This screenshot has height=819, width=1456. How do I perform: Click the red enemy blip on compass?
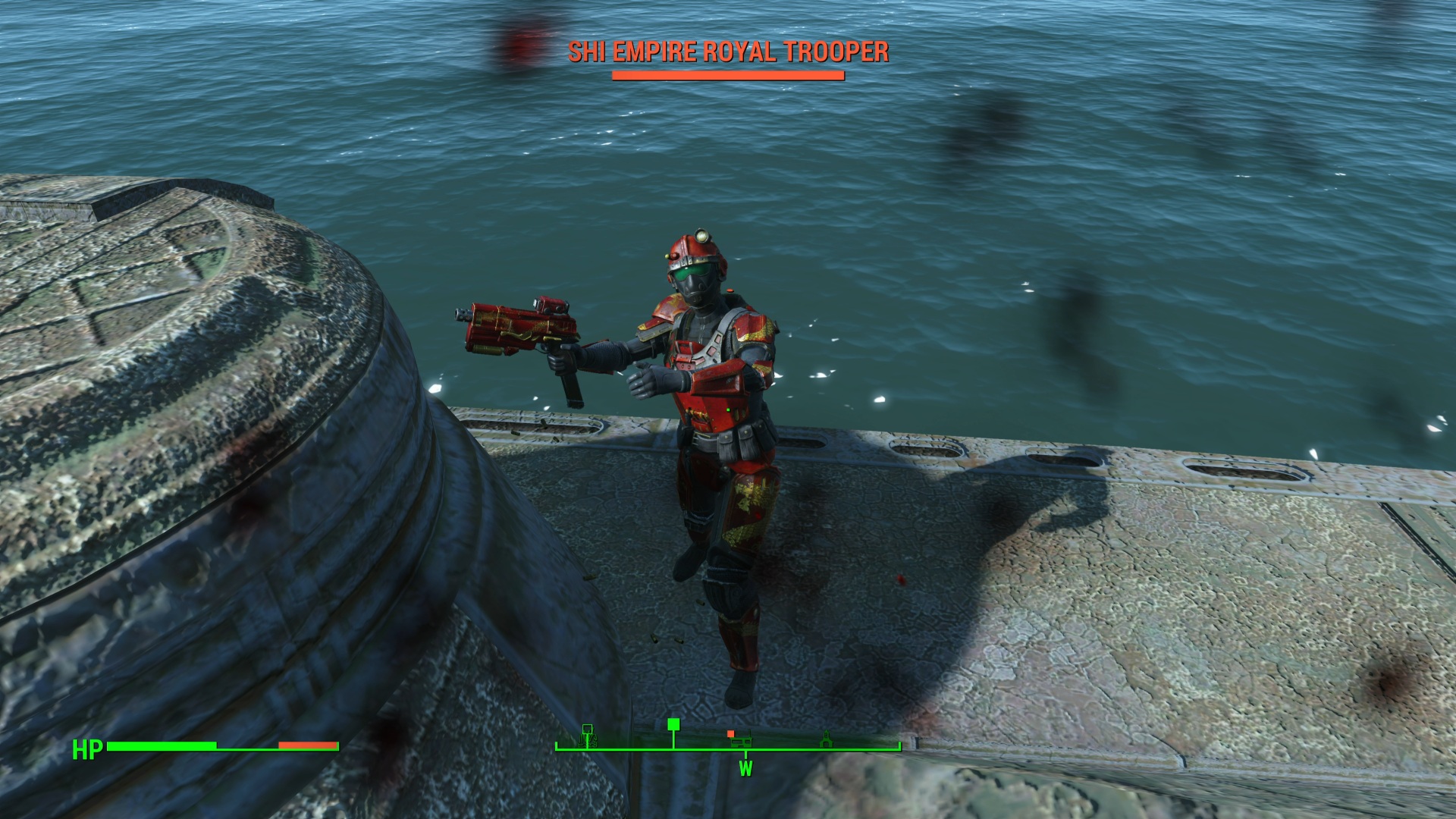click(x=730, y=733)
